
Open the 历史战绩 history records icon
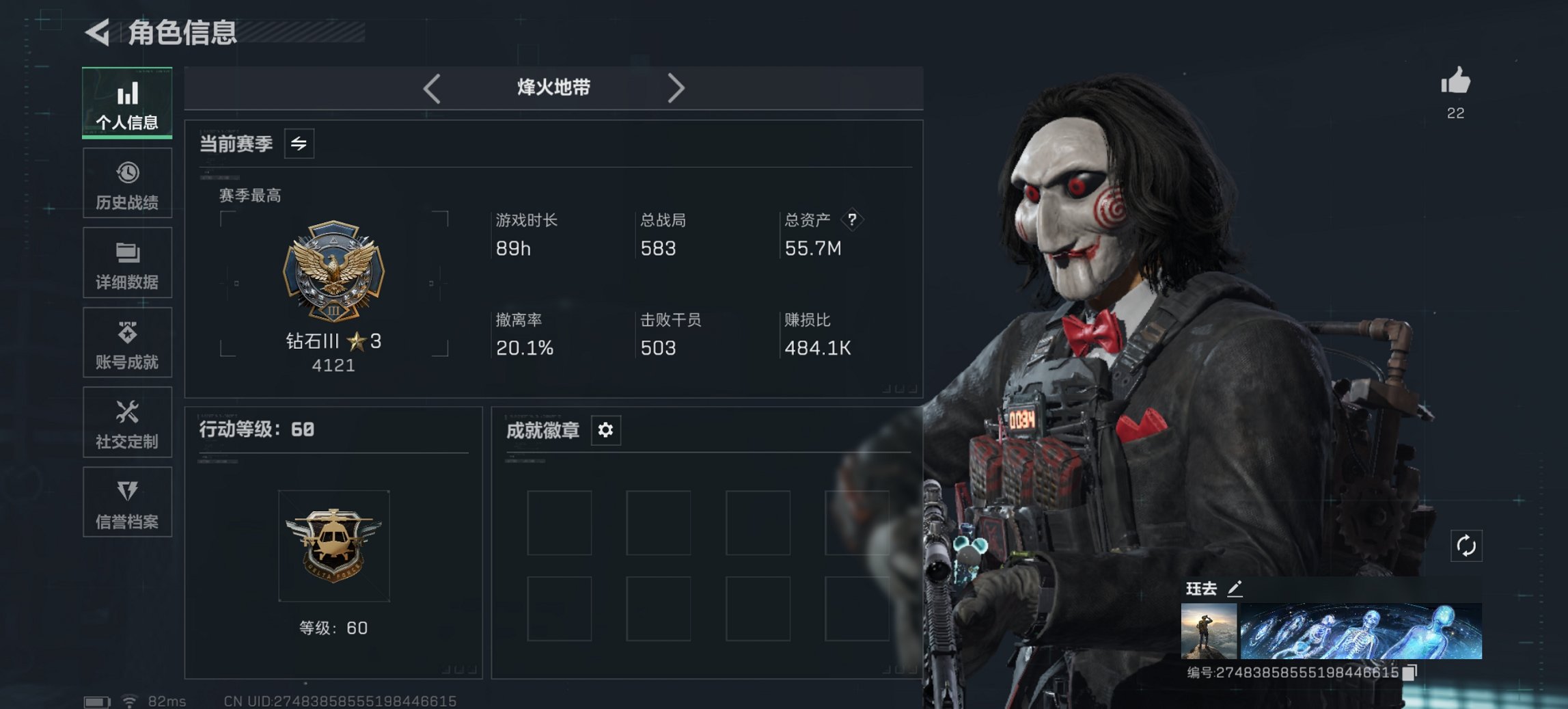pos(127,183)
